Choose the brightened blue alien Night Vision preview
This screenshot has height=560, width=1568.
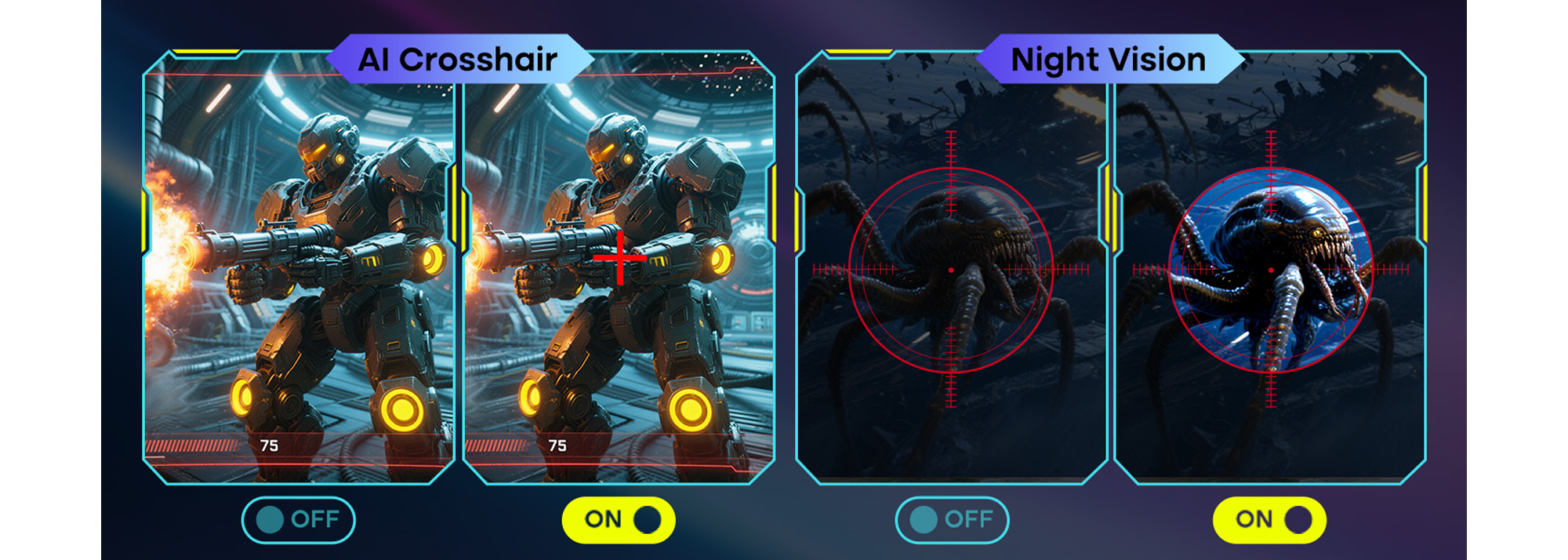pos(1270,267)
